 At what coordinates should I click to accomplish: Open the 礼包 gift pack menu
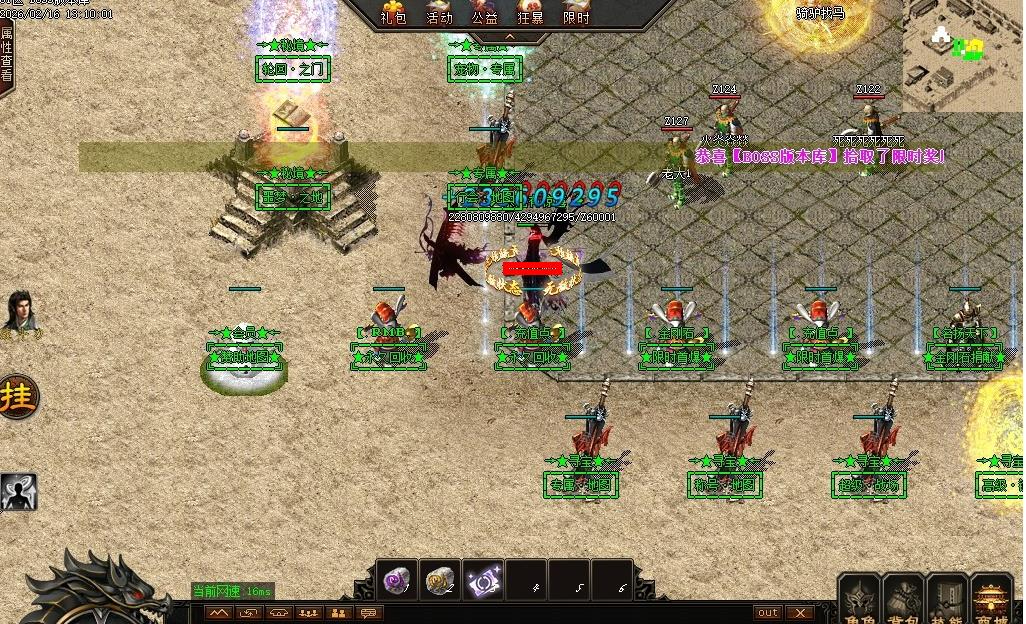392,12
